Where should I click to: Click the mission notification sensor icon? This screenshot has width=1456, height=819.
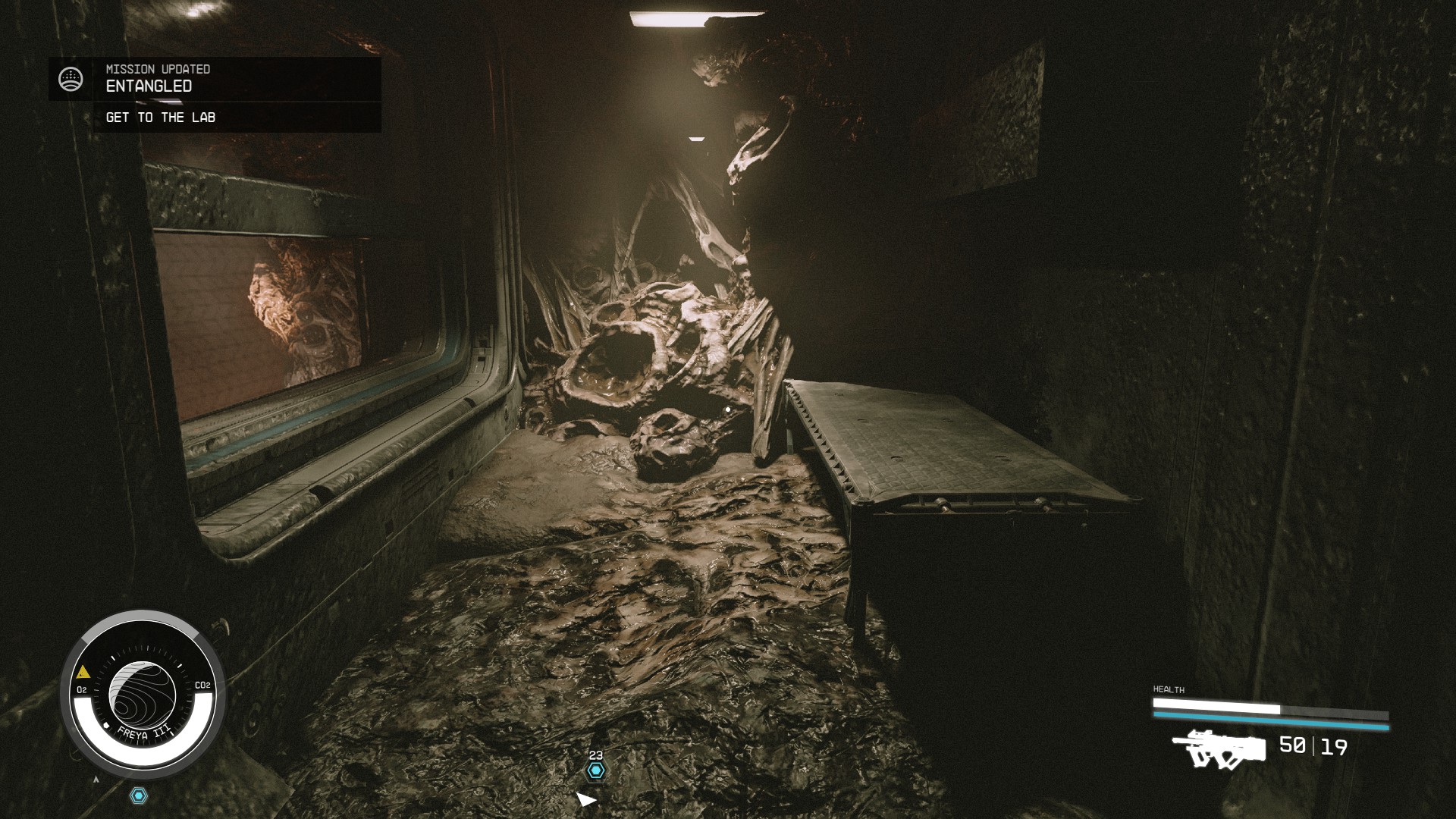(71, 77)
